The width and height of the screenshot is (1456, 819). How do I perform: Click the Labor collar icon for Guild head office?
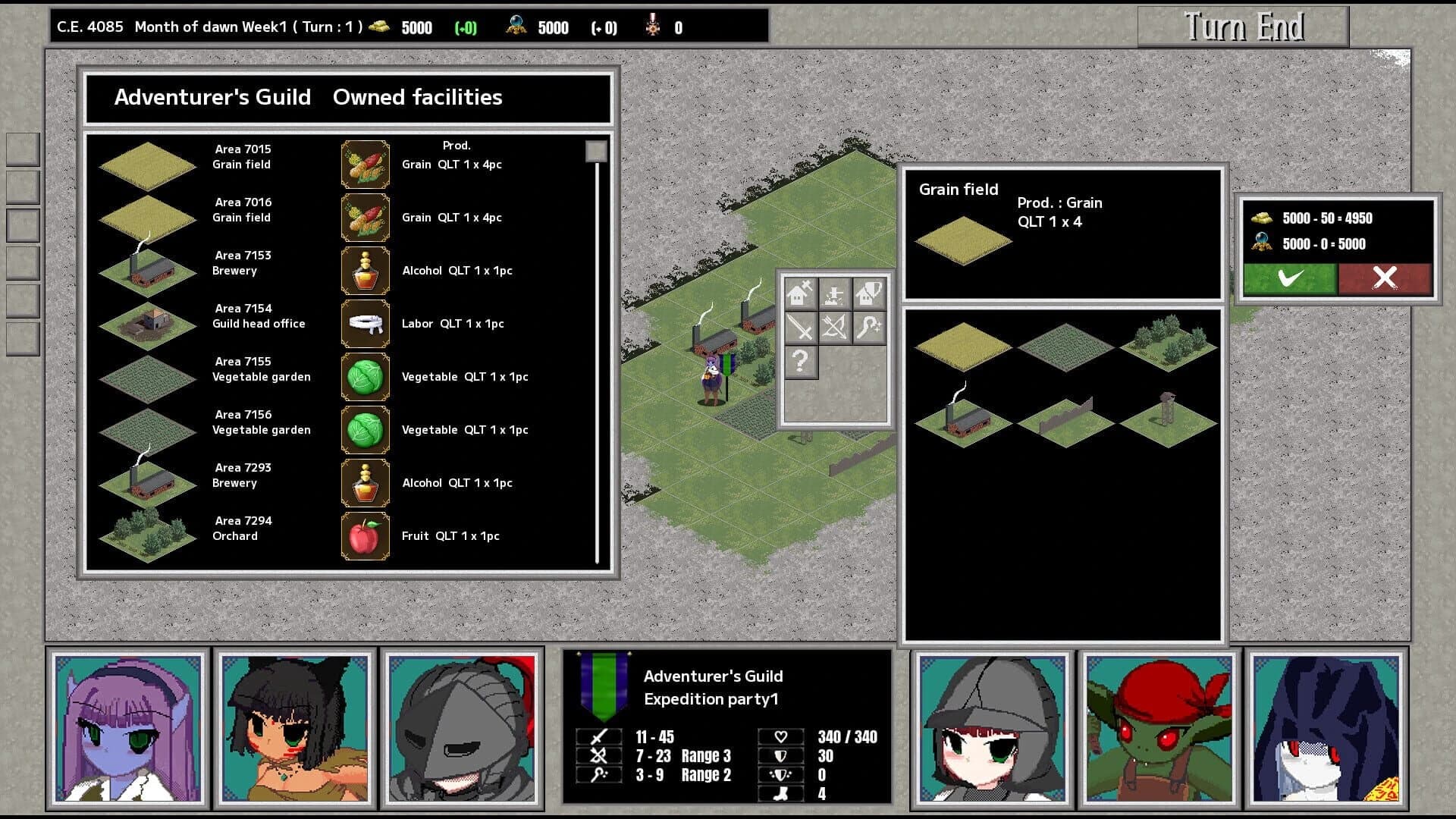[366, 323]
